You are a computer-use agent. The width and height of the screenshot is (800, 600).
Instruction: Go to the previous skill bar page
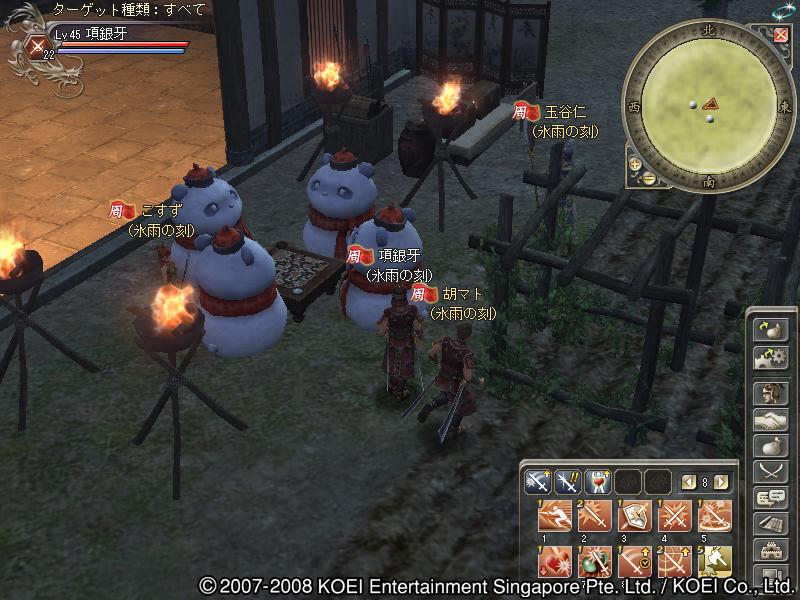coord(688,482)
